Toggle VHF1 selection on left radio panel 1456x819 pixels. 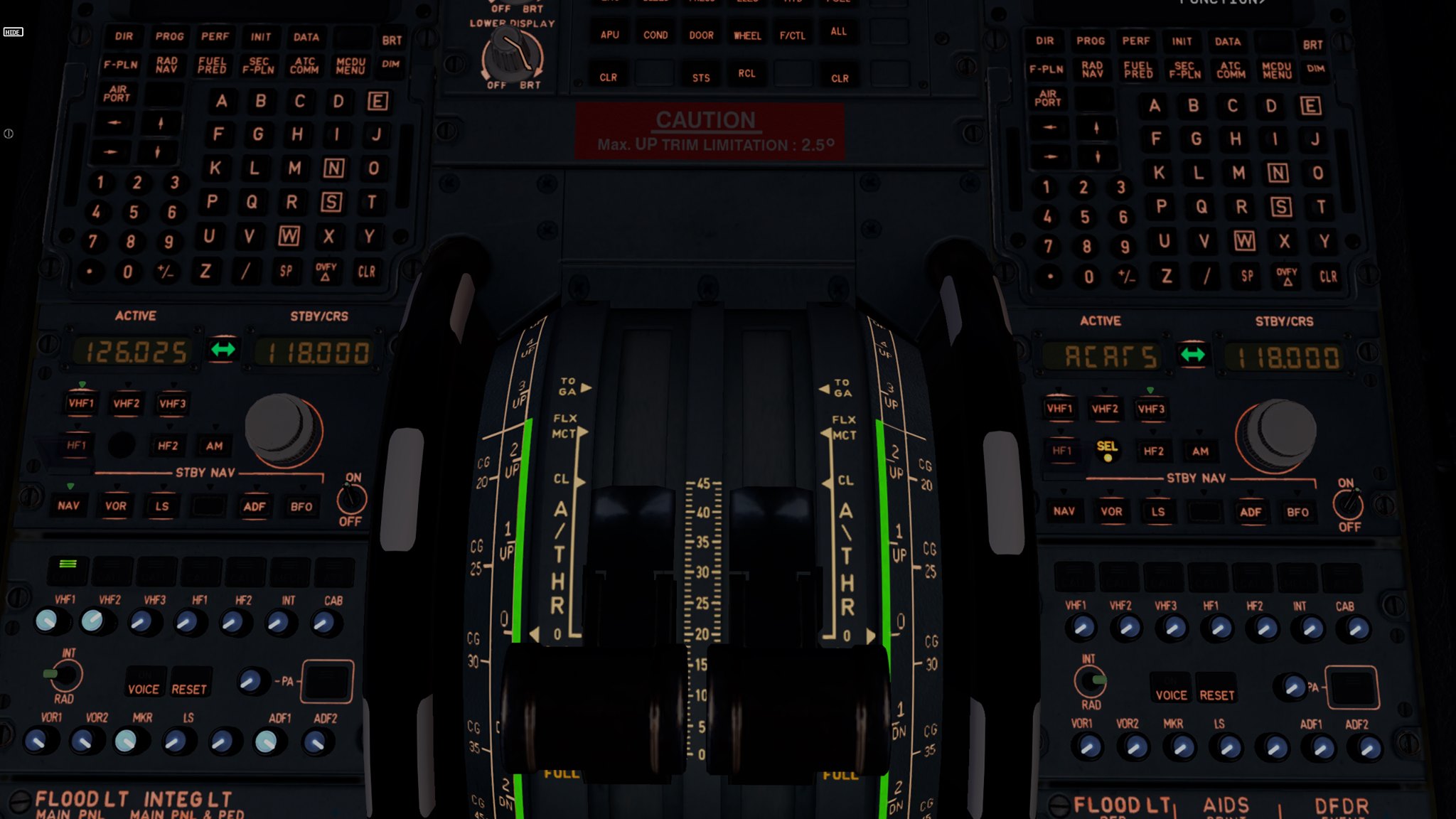click(80, 402)
